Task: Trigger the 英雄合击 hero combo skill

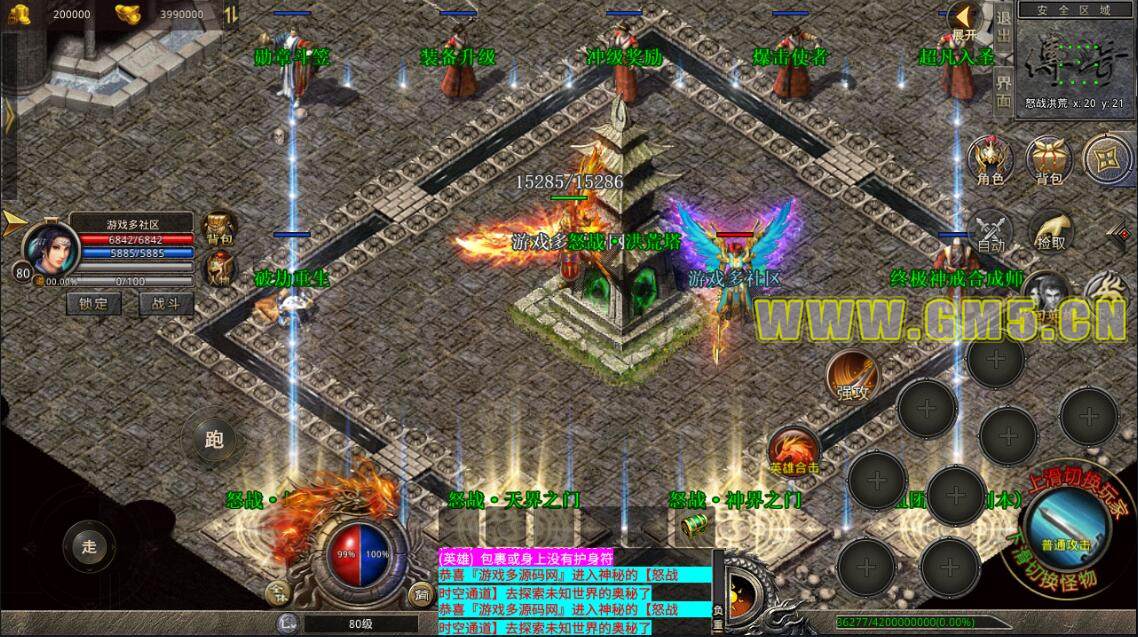Action: (794, 450)
